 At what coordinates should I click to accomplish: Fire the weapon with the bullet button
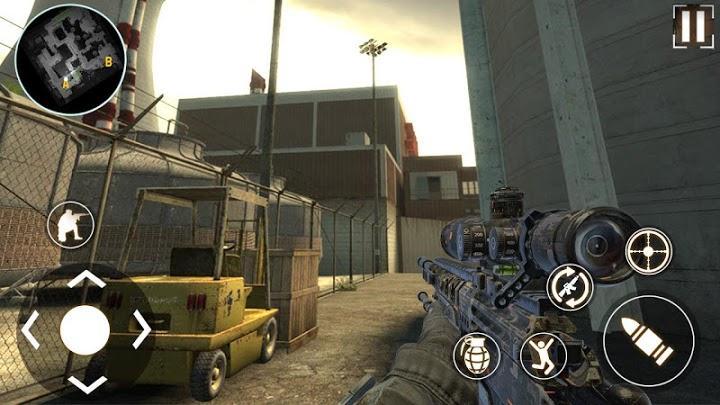pos(648,338)
